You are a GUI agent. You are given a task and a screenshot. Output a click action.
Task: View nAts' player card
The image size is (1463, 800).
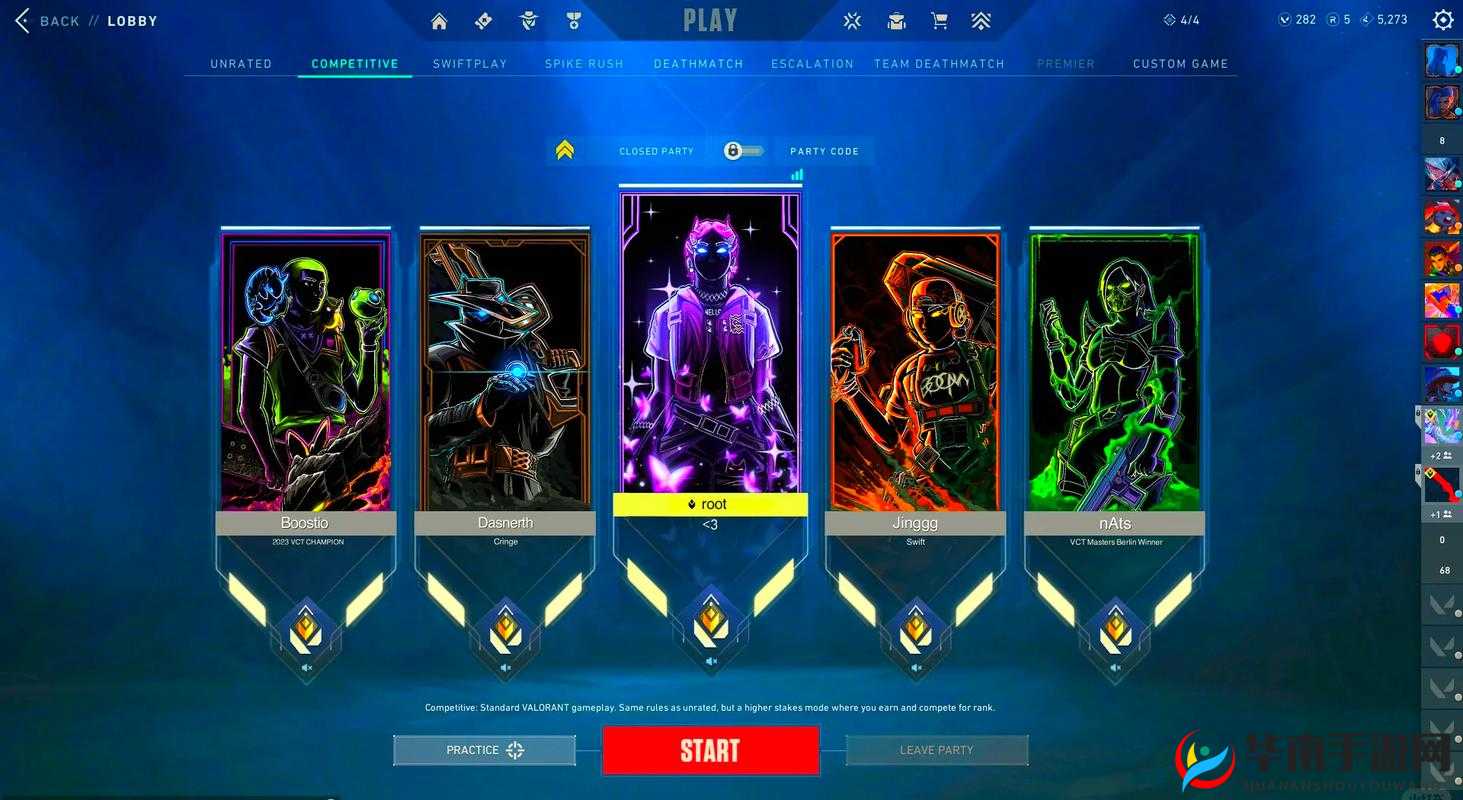pyautogui.click(x=1114, y=372)
